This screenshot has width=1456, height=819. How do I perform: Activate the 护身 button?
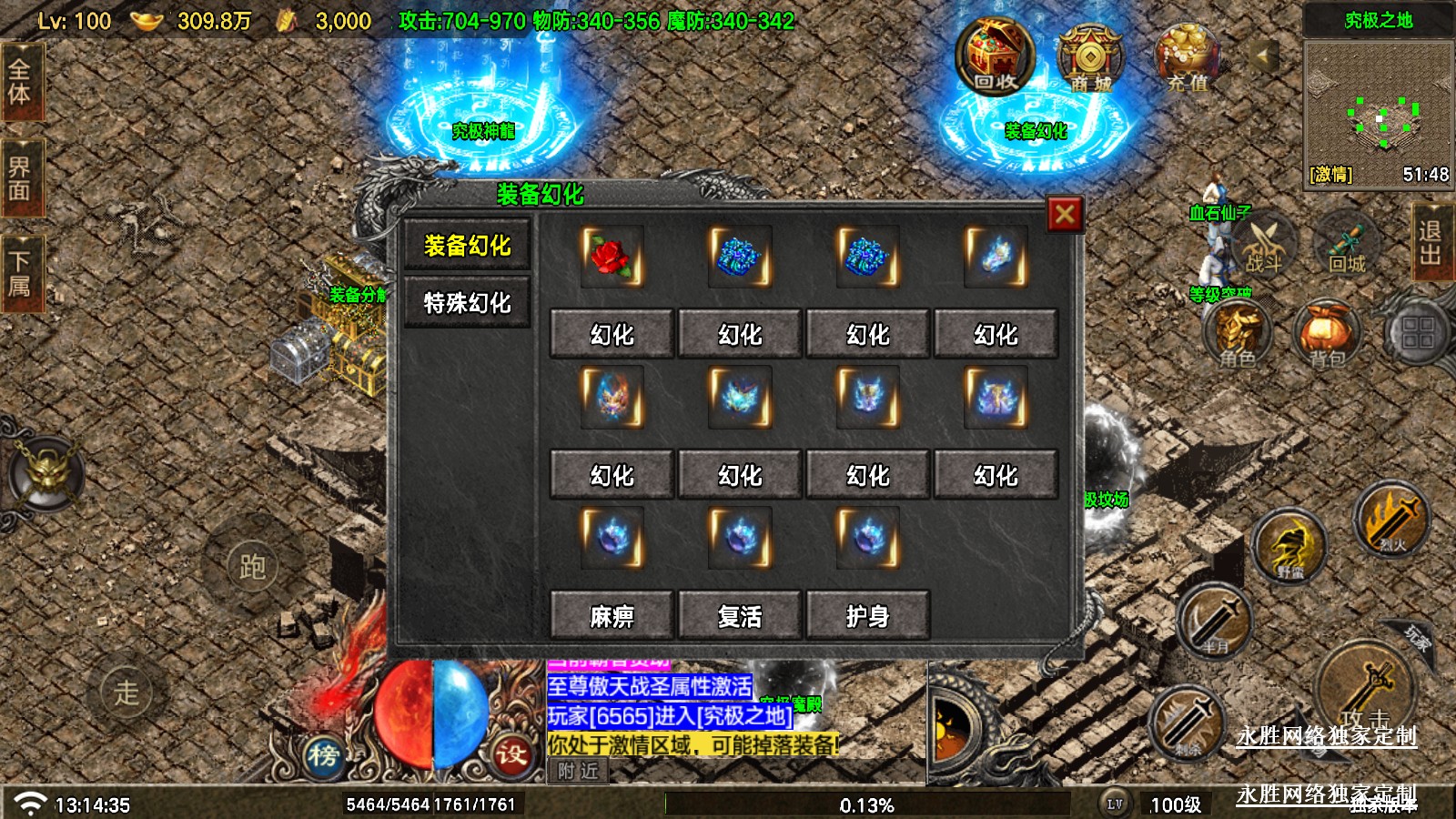tap(867, 616)
